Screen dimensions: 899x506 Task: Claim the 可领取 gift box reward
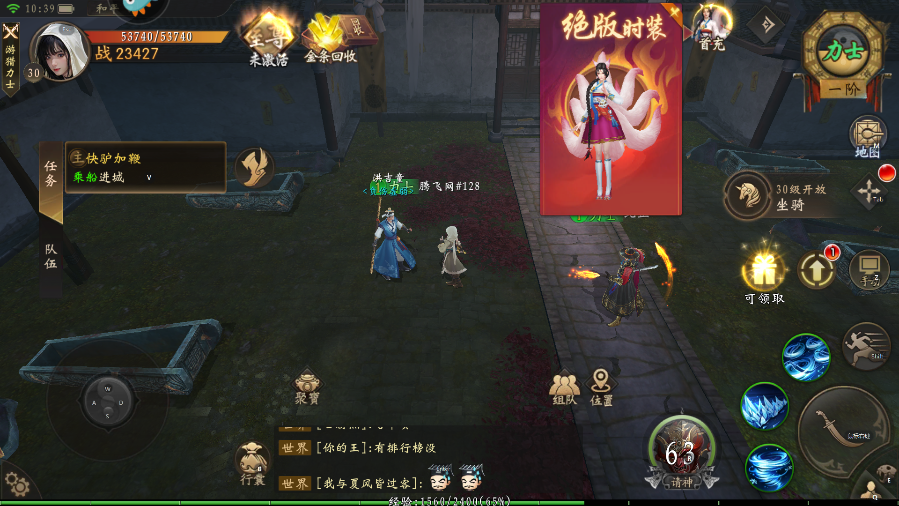coord(764,272)
